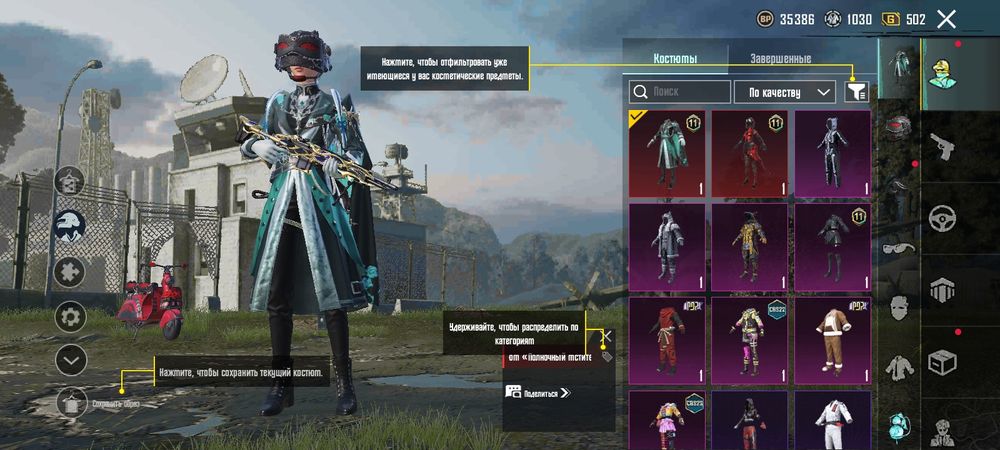
Task: Open the crate box category
Action: [x=940, y=360]
